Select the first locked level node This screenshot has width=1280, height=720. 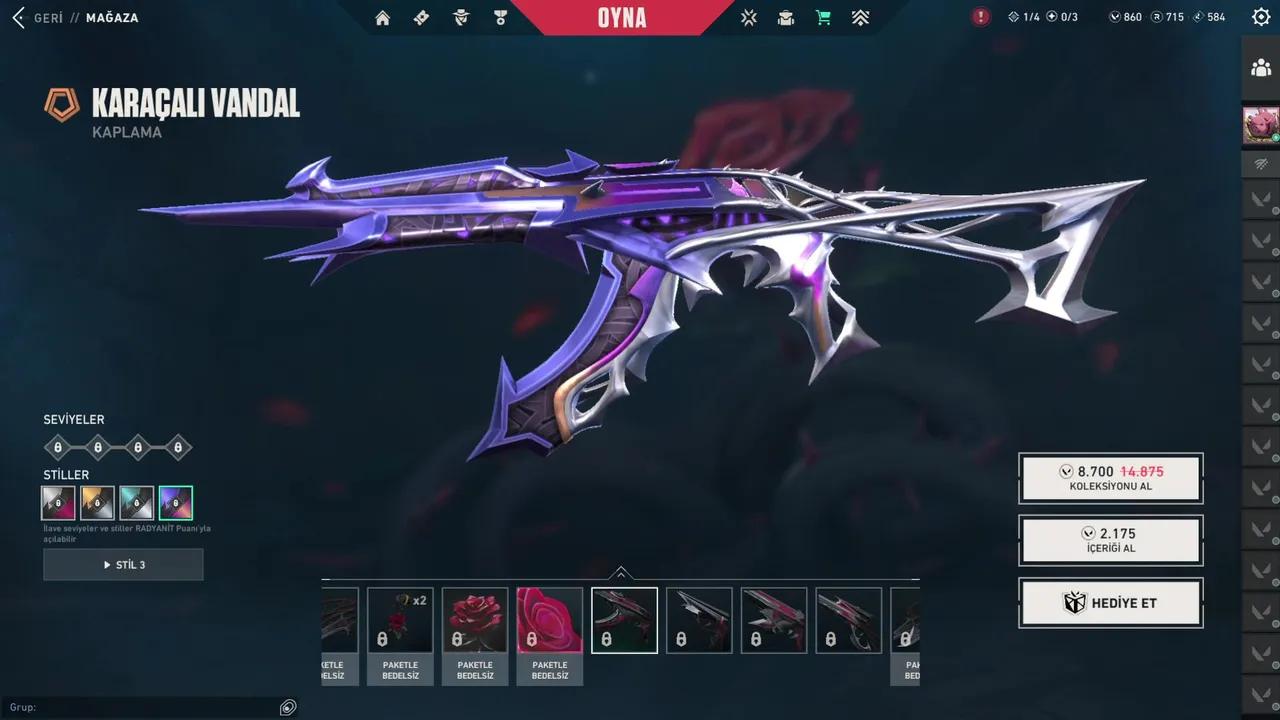tap(57, 447)
